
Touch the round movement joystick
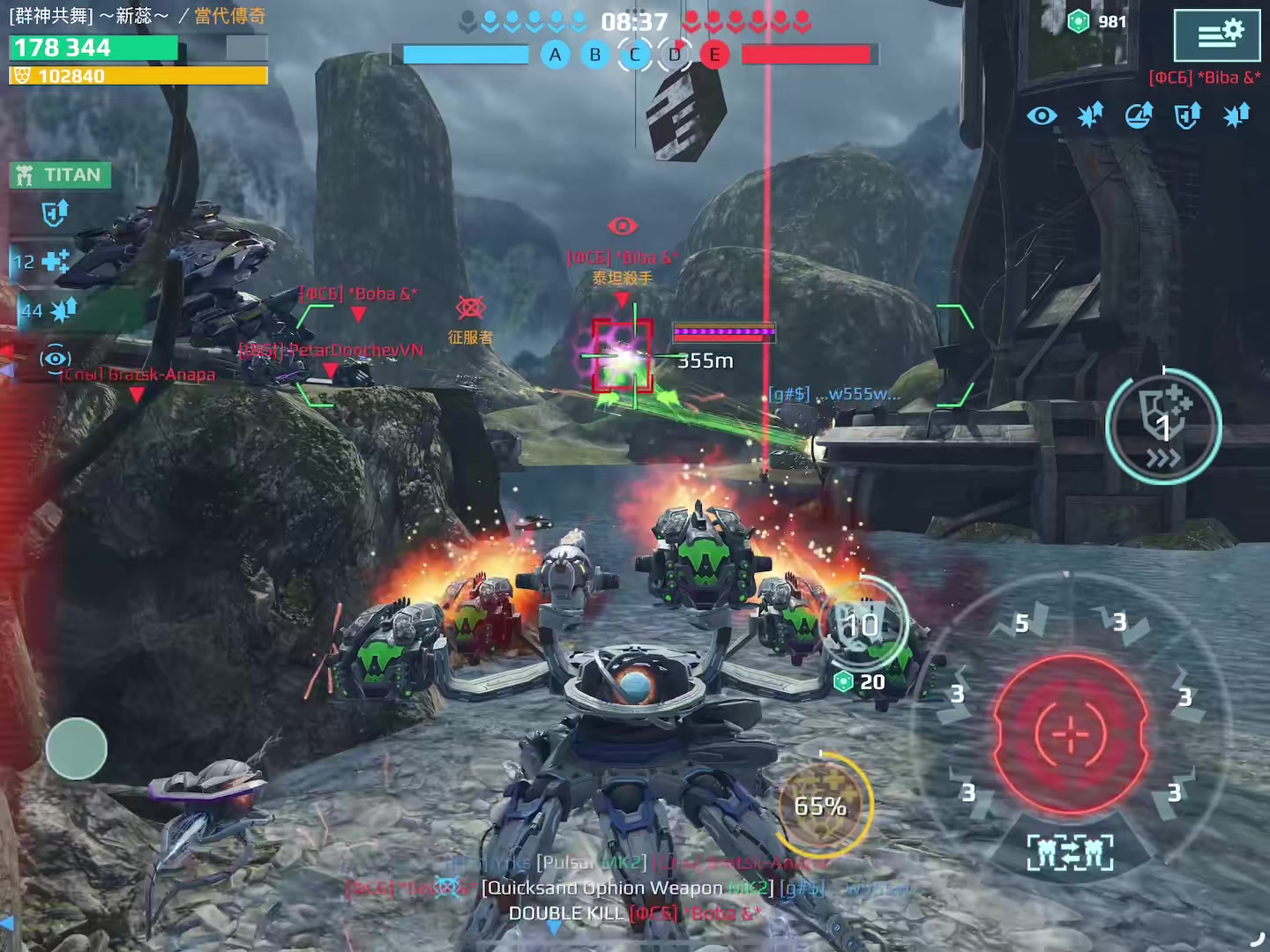77,748
